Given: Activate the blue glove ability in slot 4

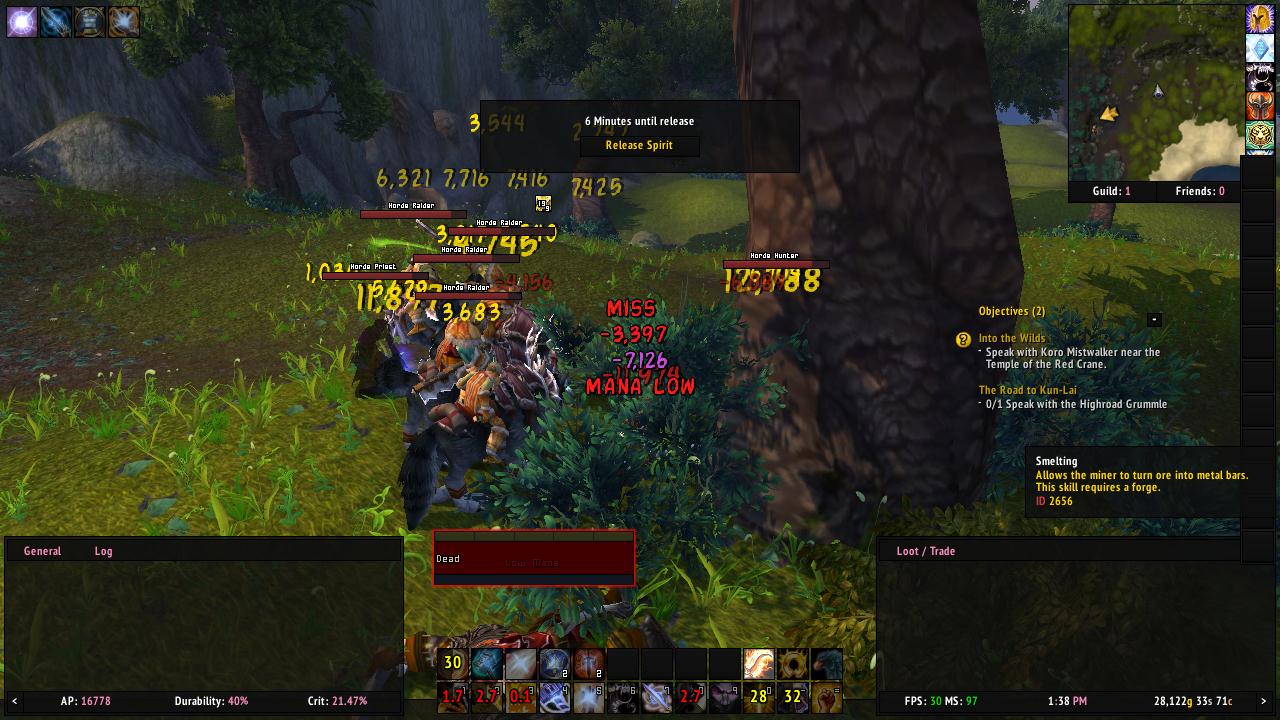Looking at the screenshot, I should (x=554, y=696).
